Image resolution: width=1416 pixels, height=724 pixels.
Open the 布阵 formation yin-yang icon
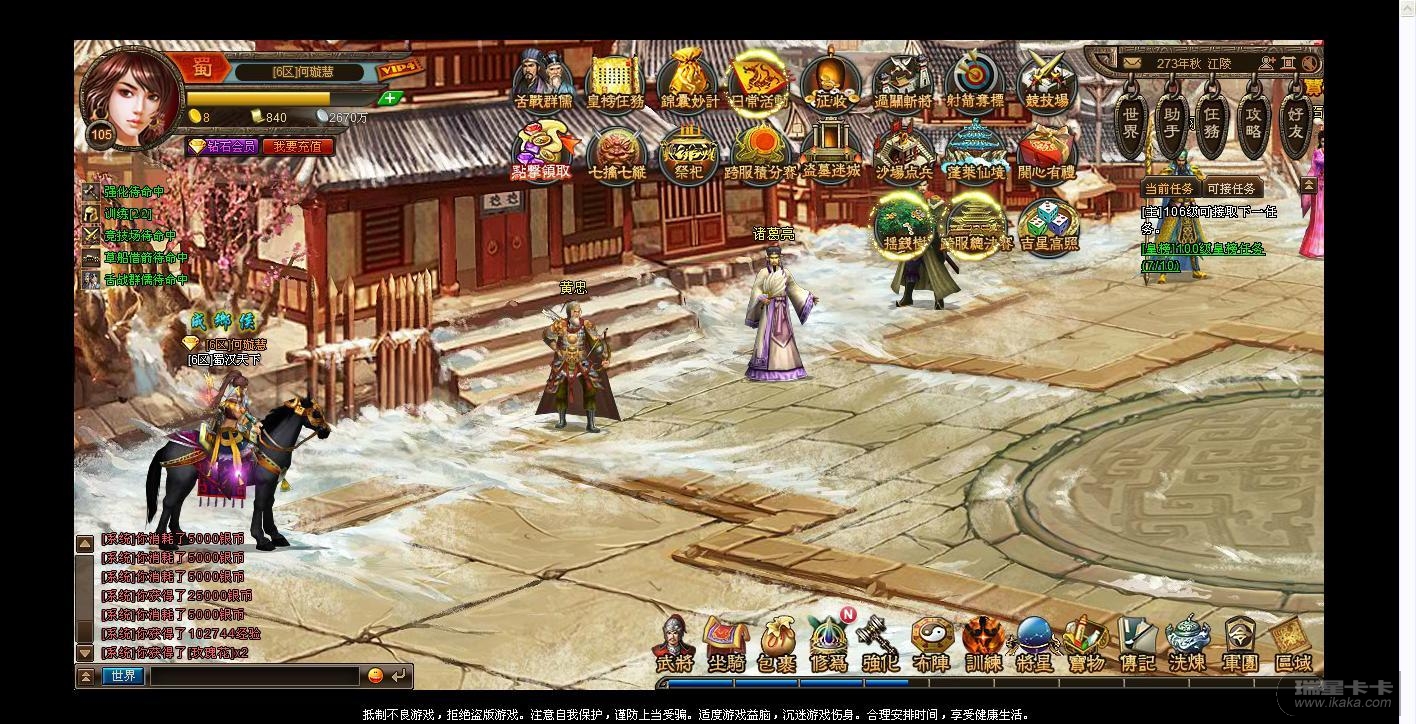pyautogui.click(x=931, y=645)
